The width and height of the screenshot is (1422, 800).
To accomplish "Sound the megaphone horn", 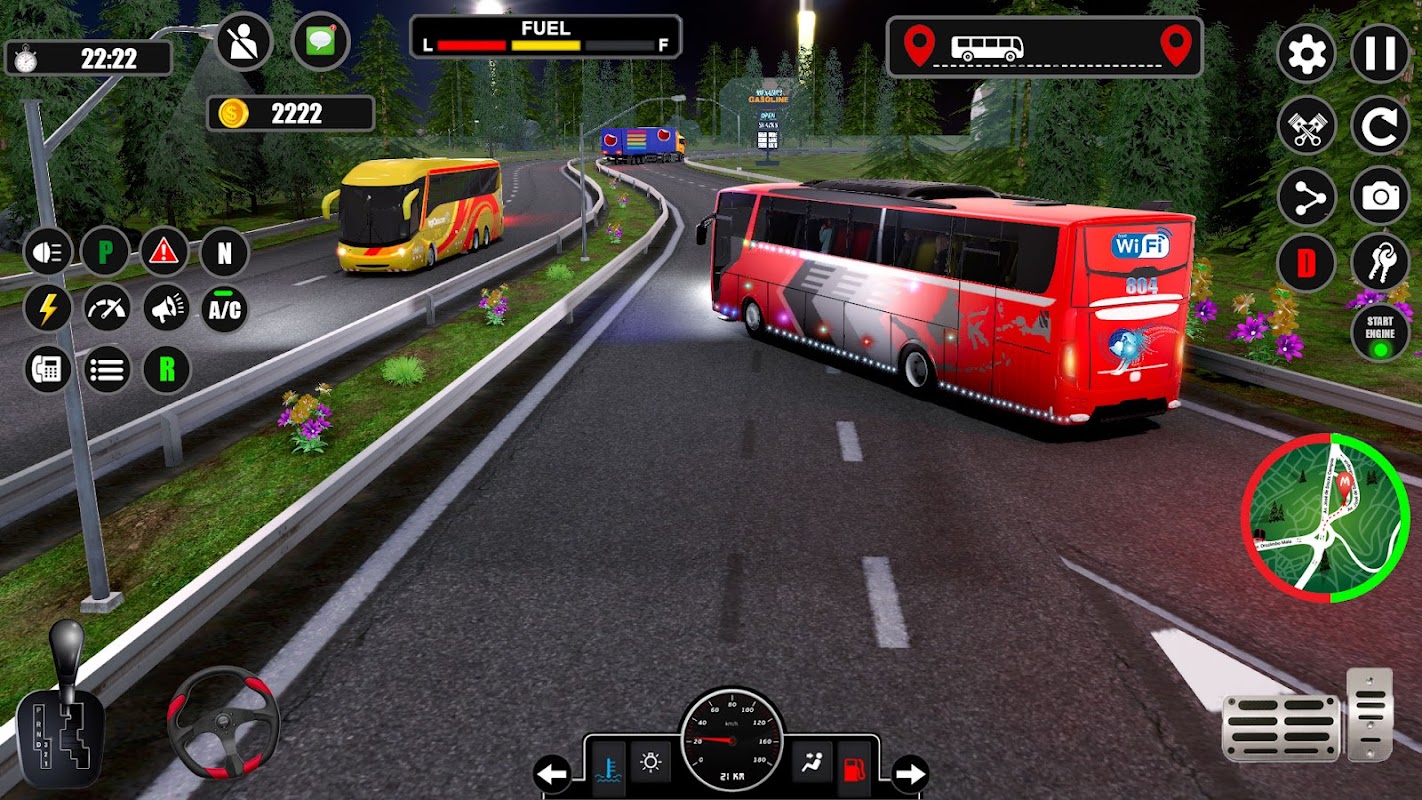I will 166,309.
